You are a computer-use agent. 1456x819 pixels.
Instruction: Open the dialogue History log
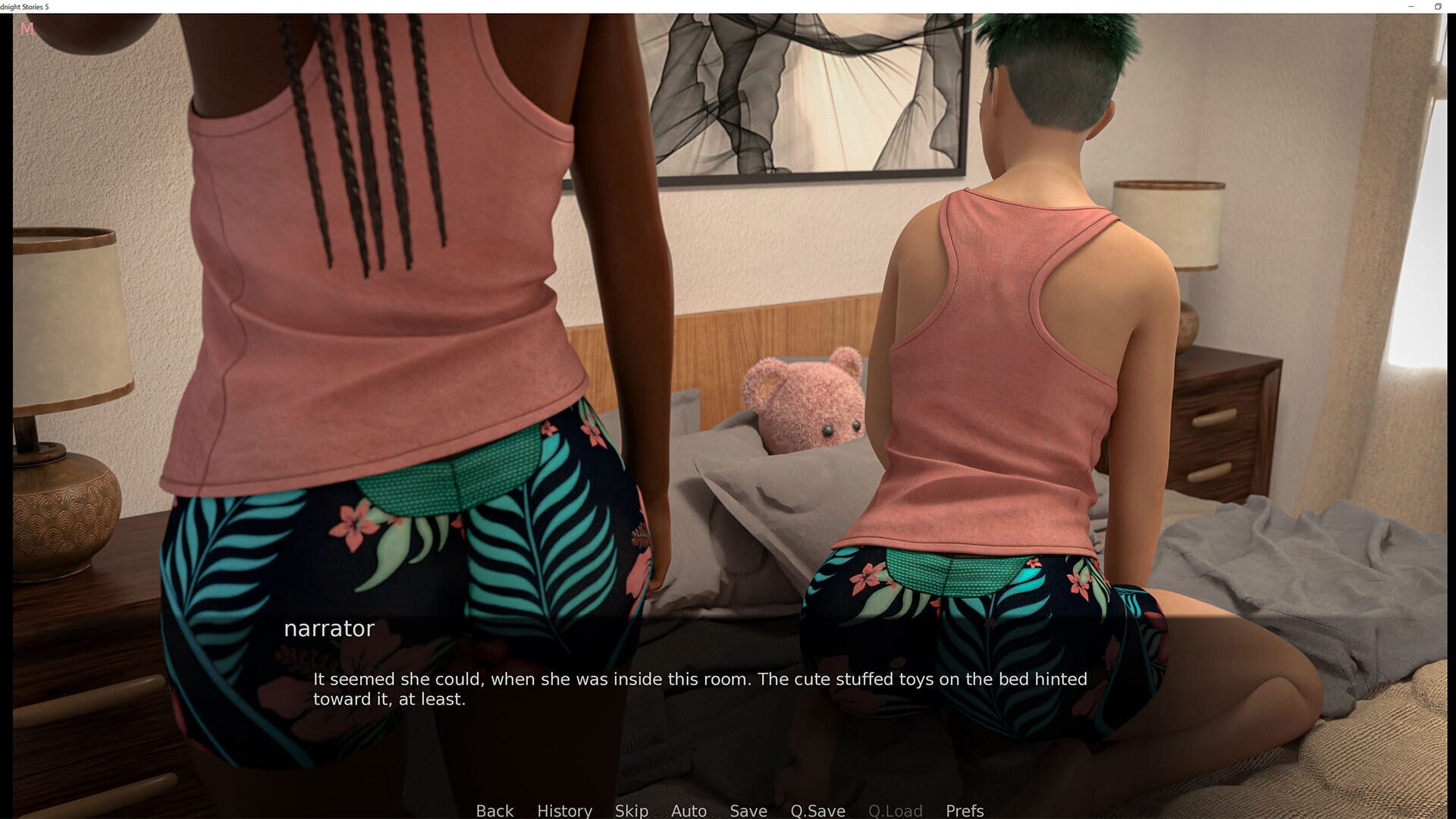564,810
